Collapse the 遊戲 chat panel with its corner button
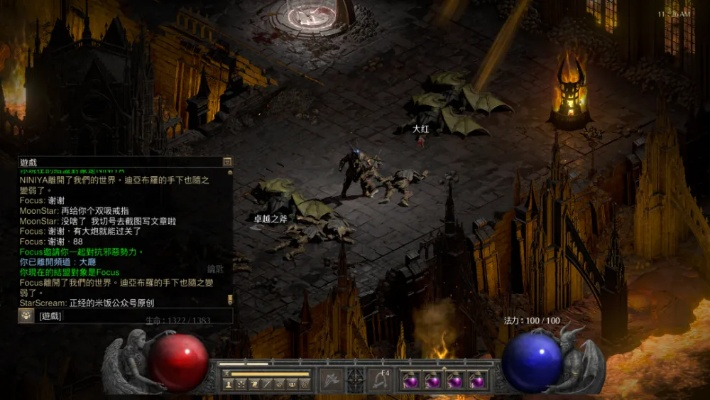710x400 pixels. (x=228, y=162)
